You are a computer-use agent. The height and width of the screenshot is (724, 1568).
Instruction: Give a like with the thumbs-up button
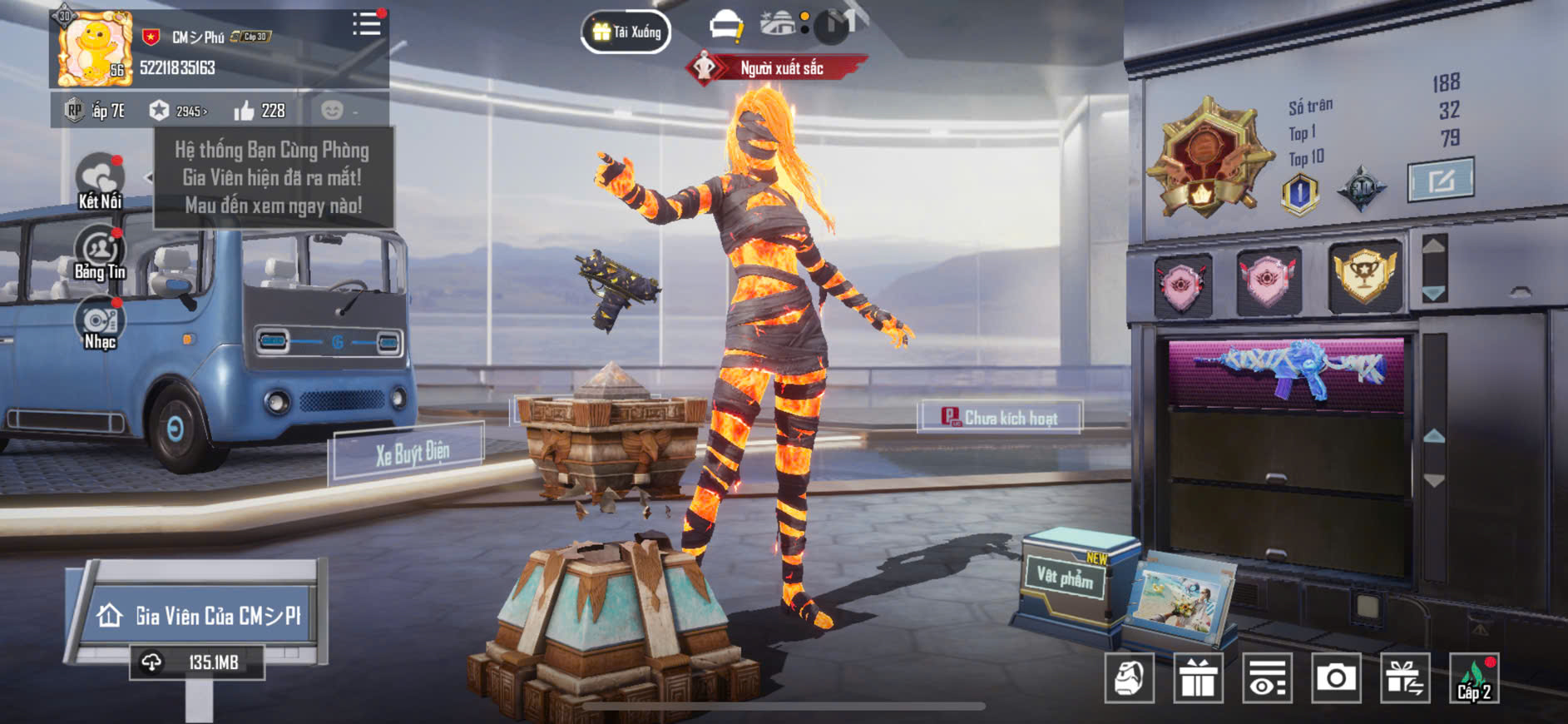(245, 111)
